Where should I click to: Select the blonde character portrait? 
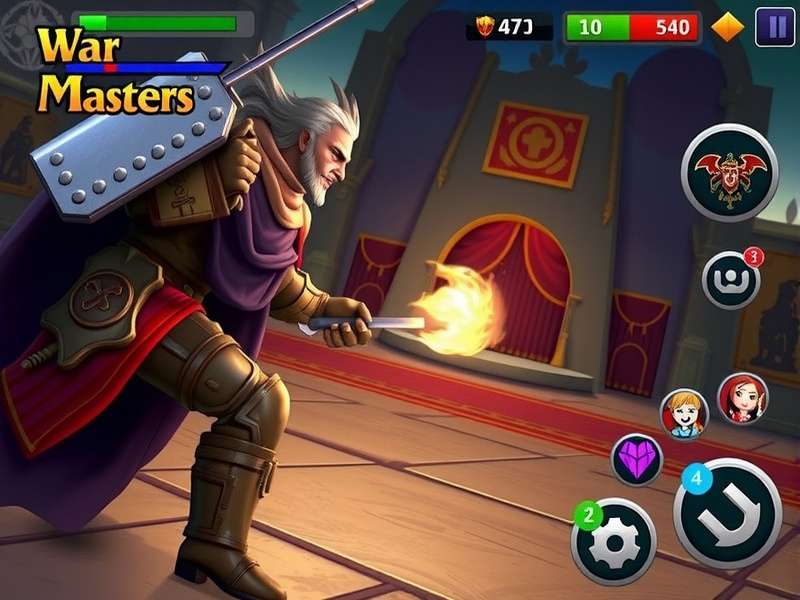[x=684, y=413]
